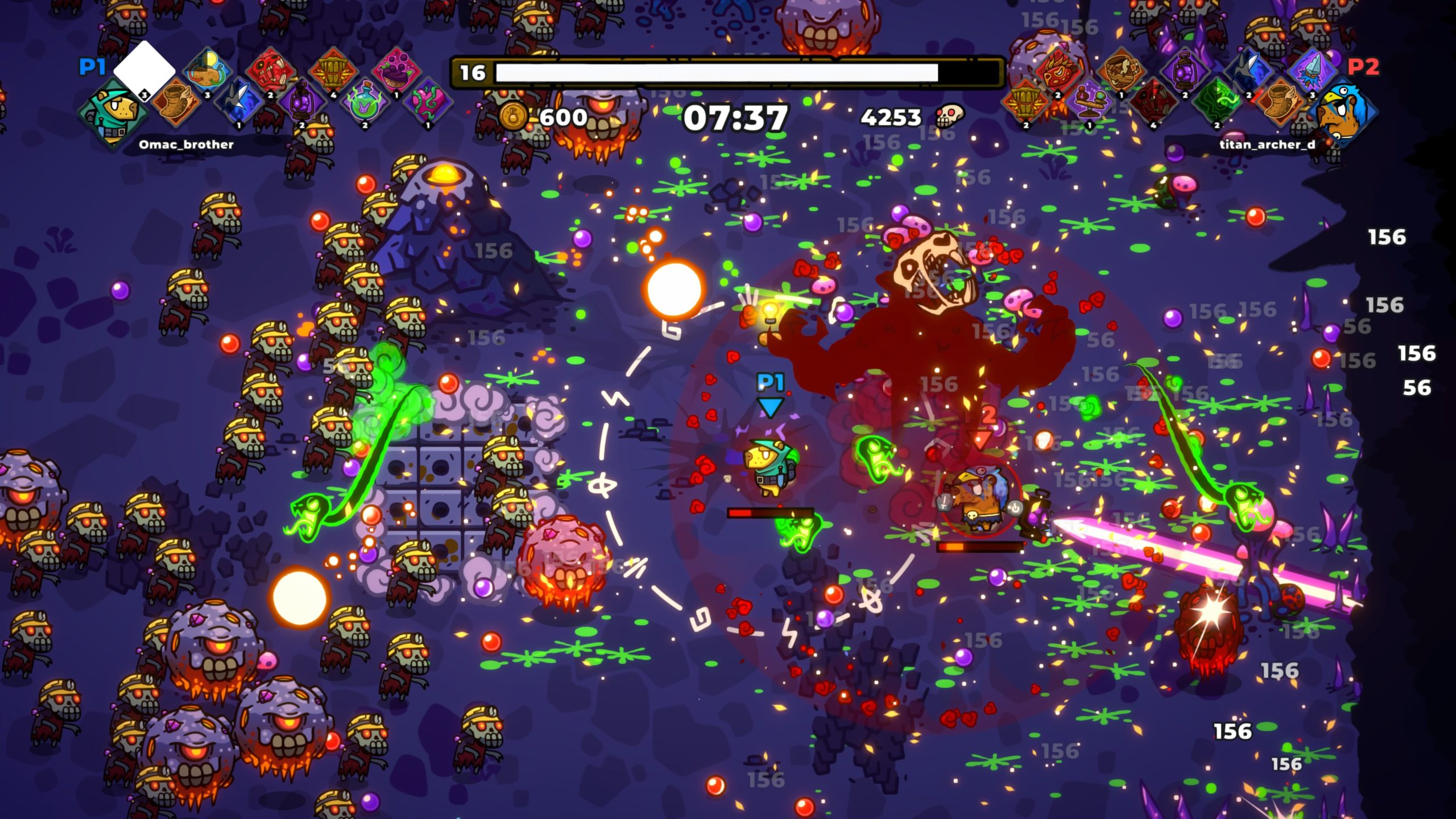Click P2's winged boot item icon

point(1280,104)
